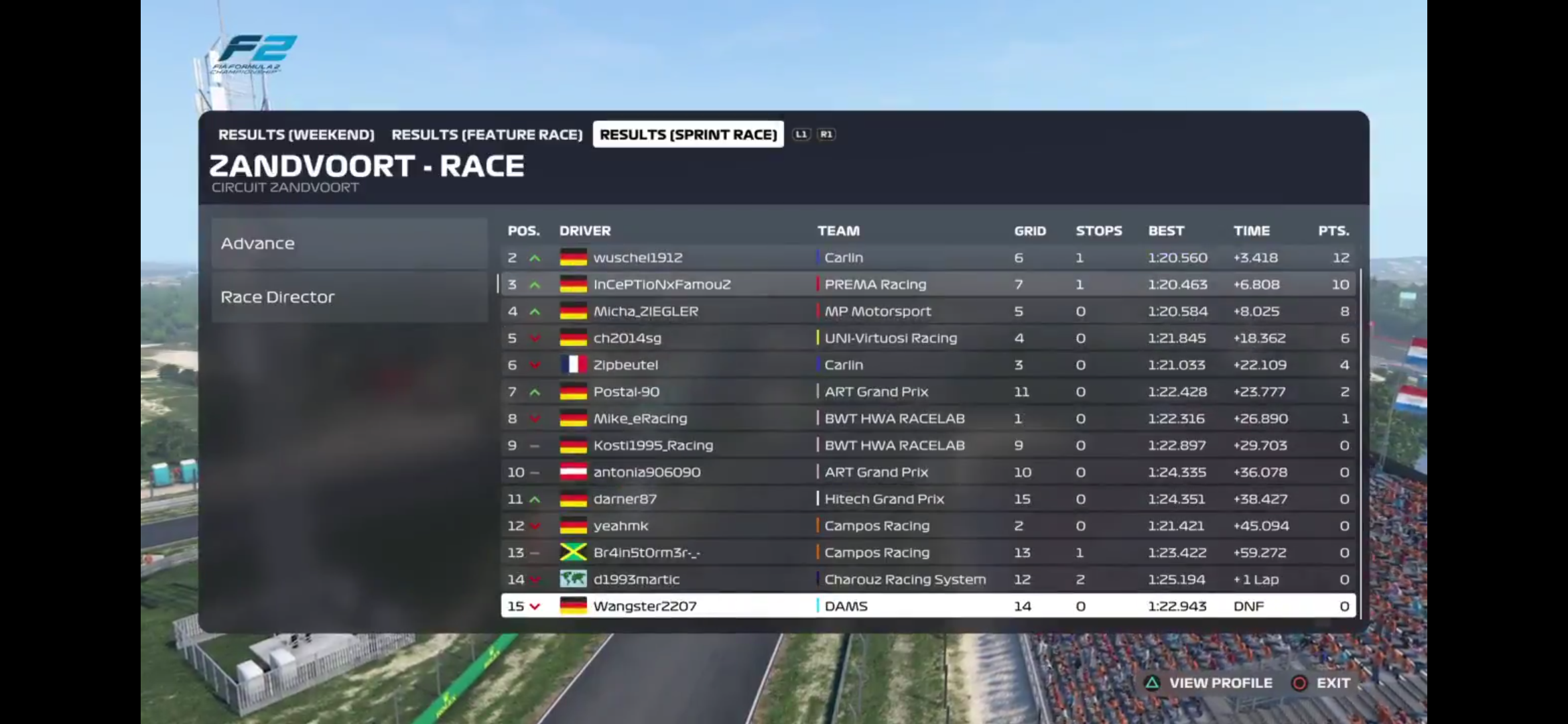The image size is (1568, 724).
Task: Select darner87's Hitech Grand Prix row
Action: [x=928, y=499]
